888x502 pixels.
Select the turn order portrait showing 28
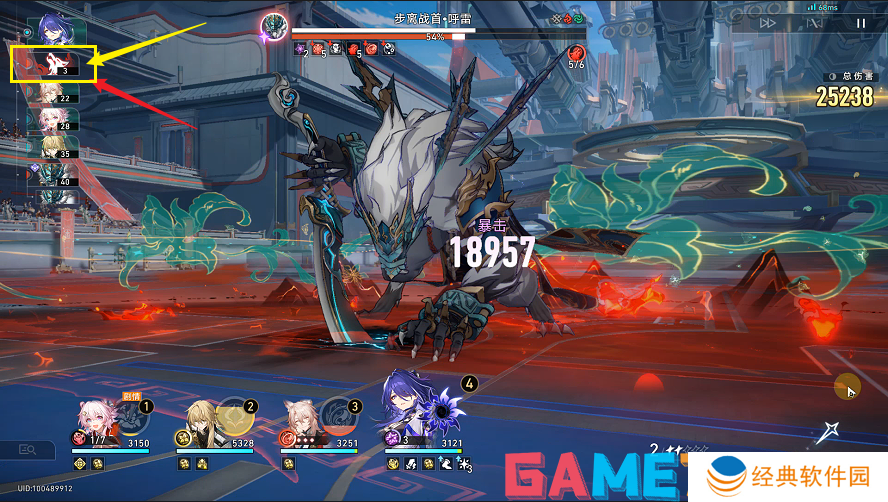point(52,122)
